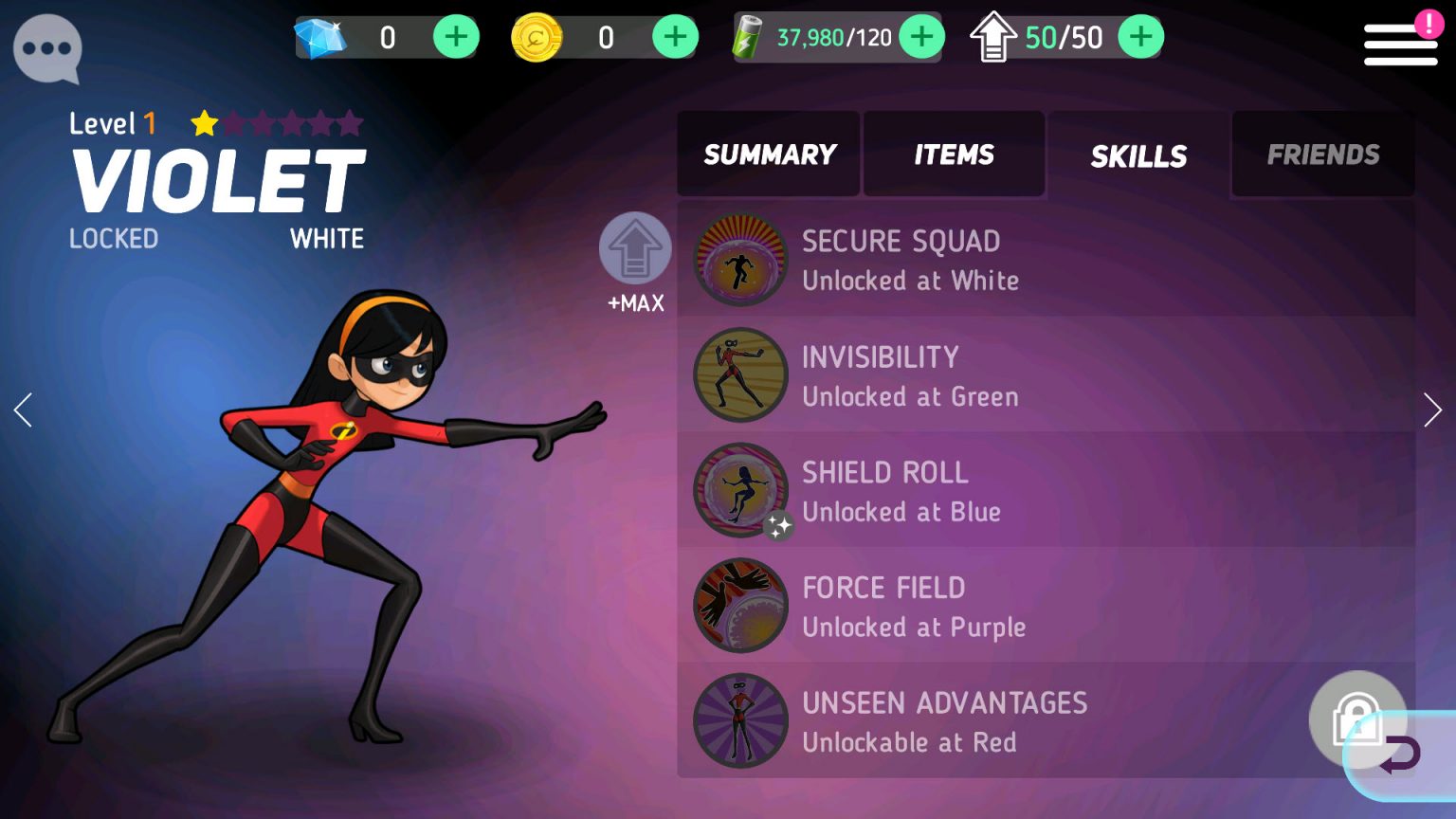
Task: Tap the lock icon near bottom right
Action: (x=1359, y=719)
